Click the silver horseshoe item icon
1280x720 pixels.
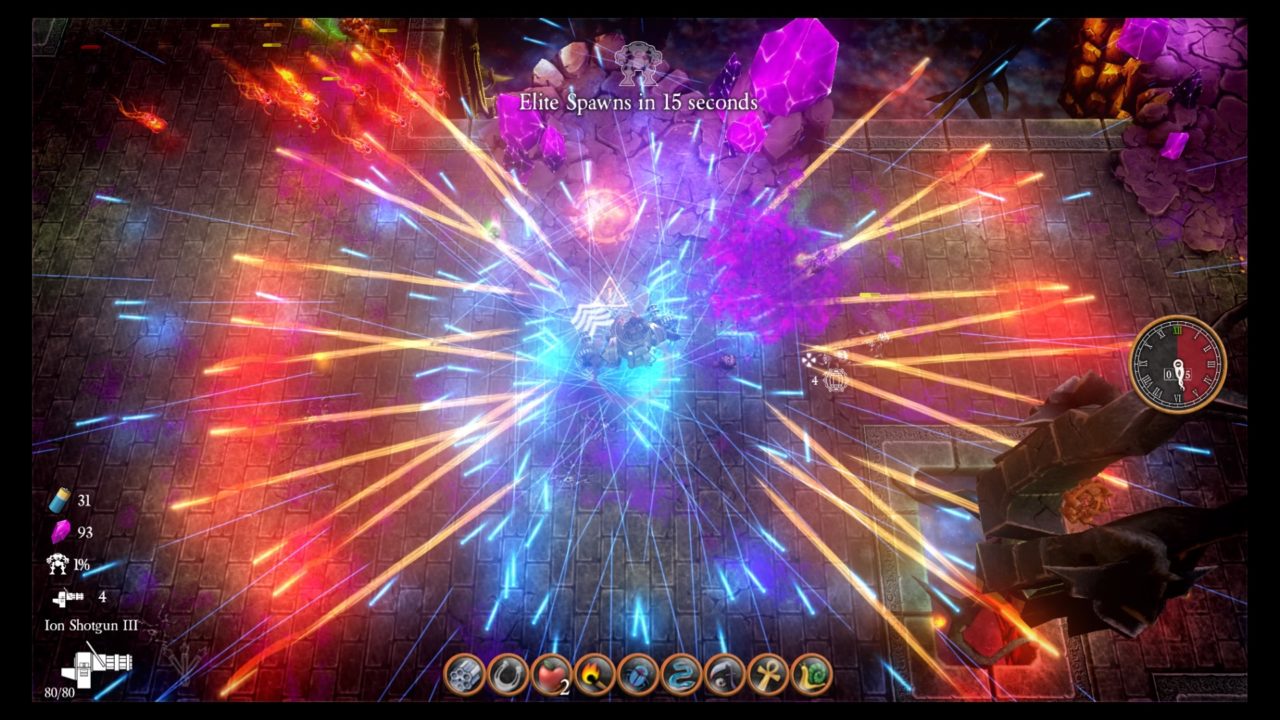[x=507, y=675]
